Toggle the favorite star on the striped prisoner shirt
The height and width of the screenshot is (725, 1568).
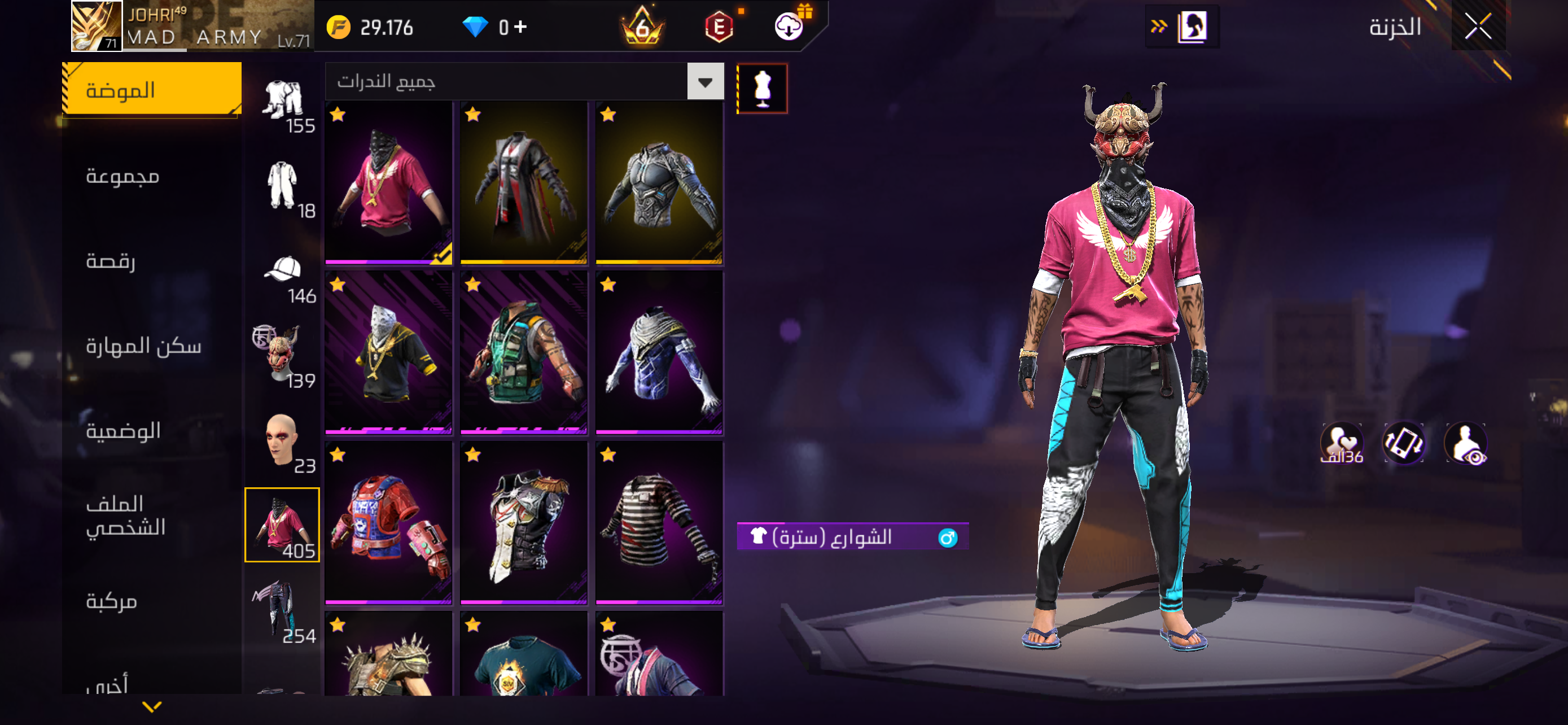click(x=607, y=453)
